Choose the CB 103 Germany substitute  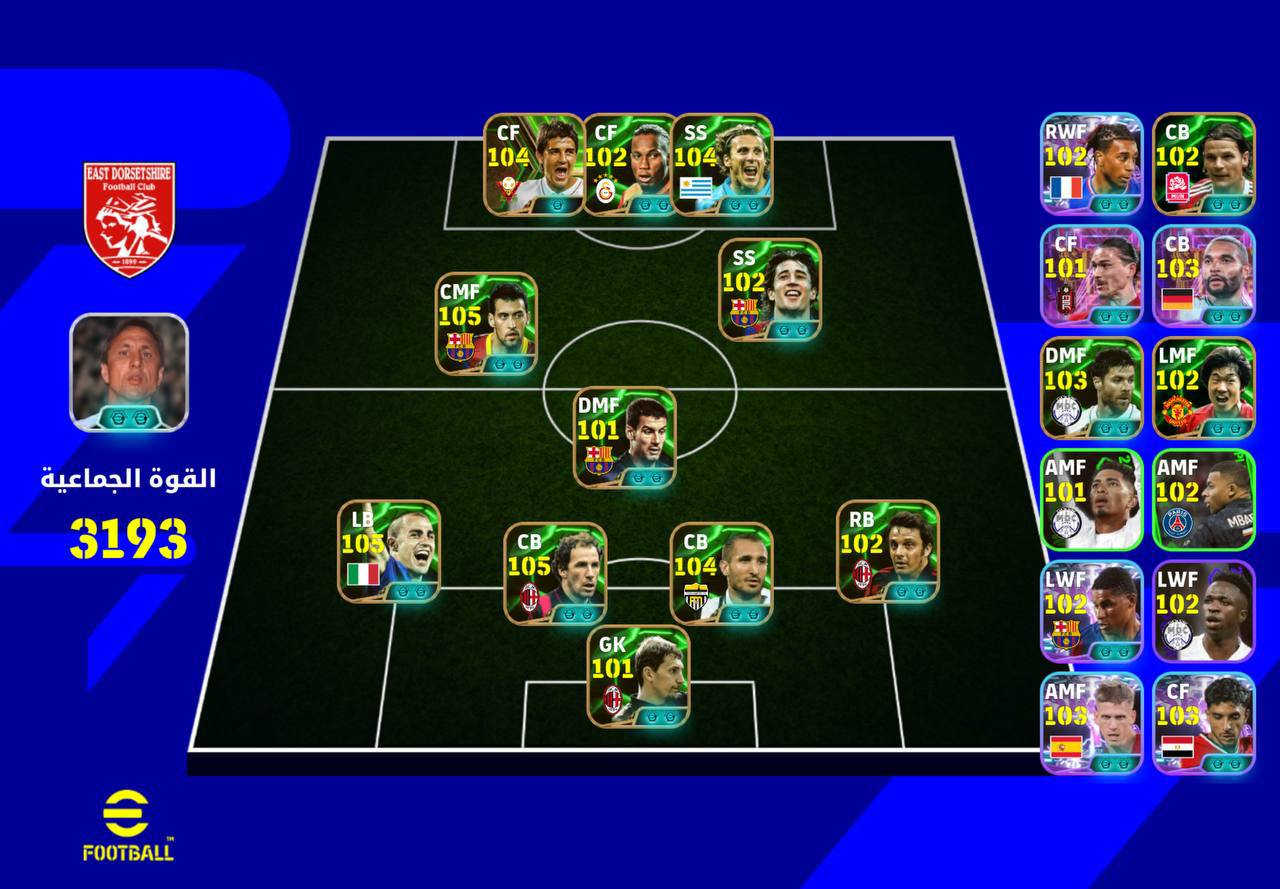point(1204,276)
